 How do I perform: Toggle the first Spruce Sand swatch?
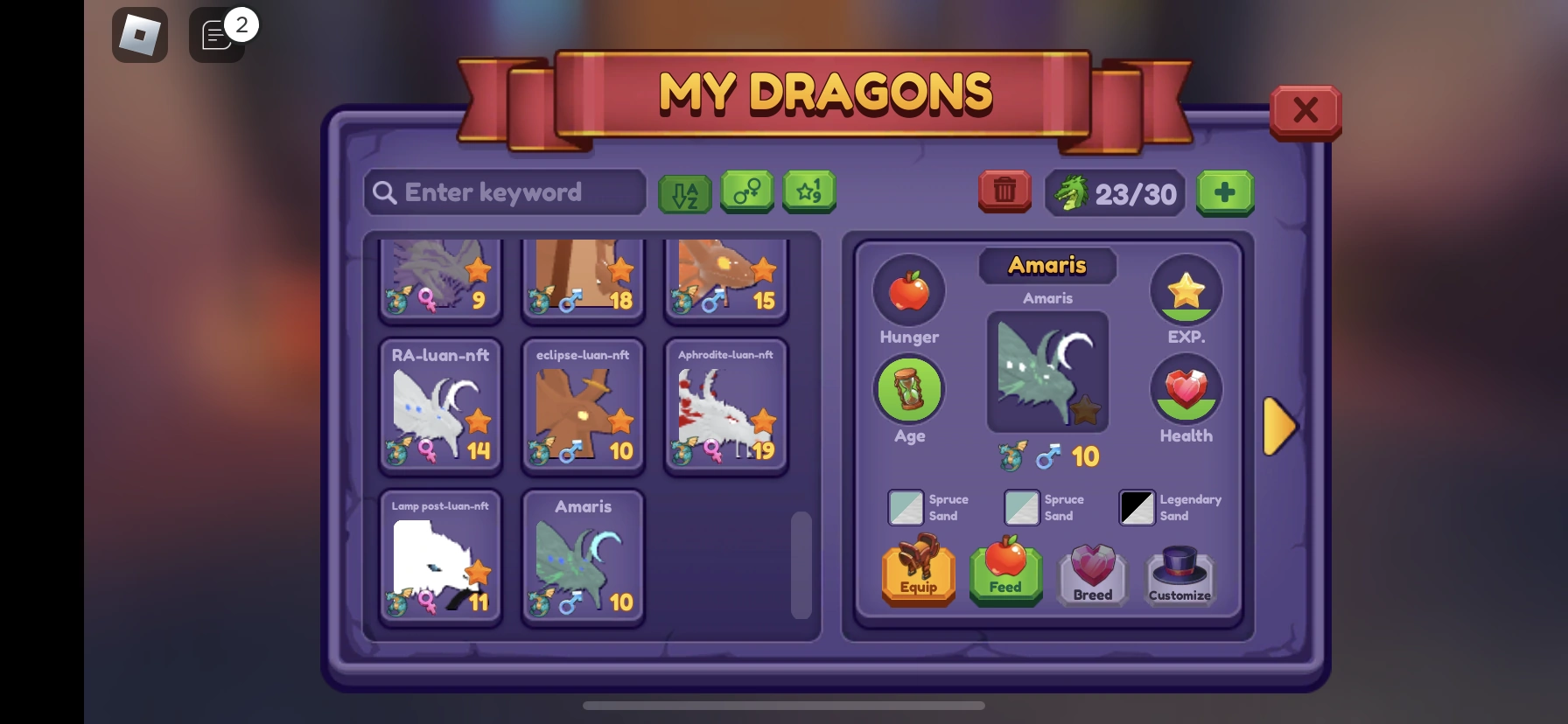[906, 507]
